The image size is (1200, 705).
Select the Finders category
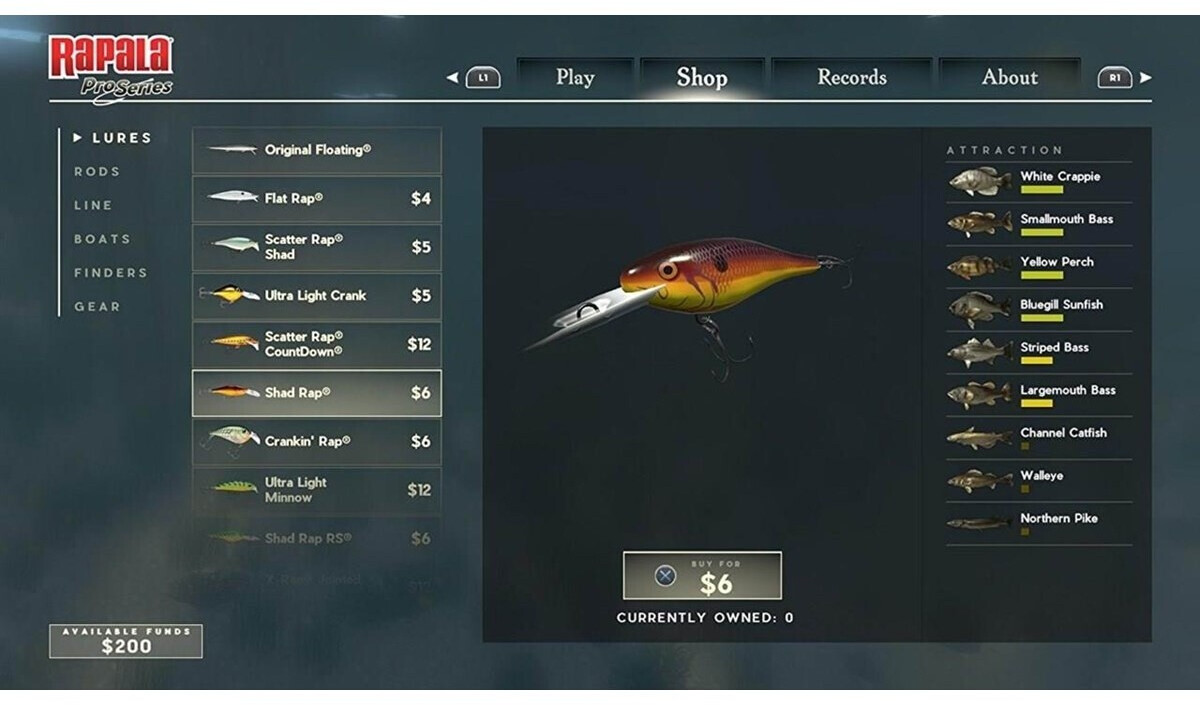coord(110,273)
